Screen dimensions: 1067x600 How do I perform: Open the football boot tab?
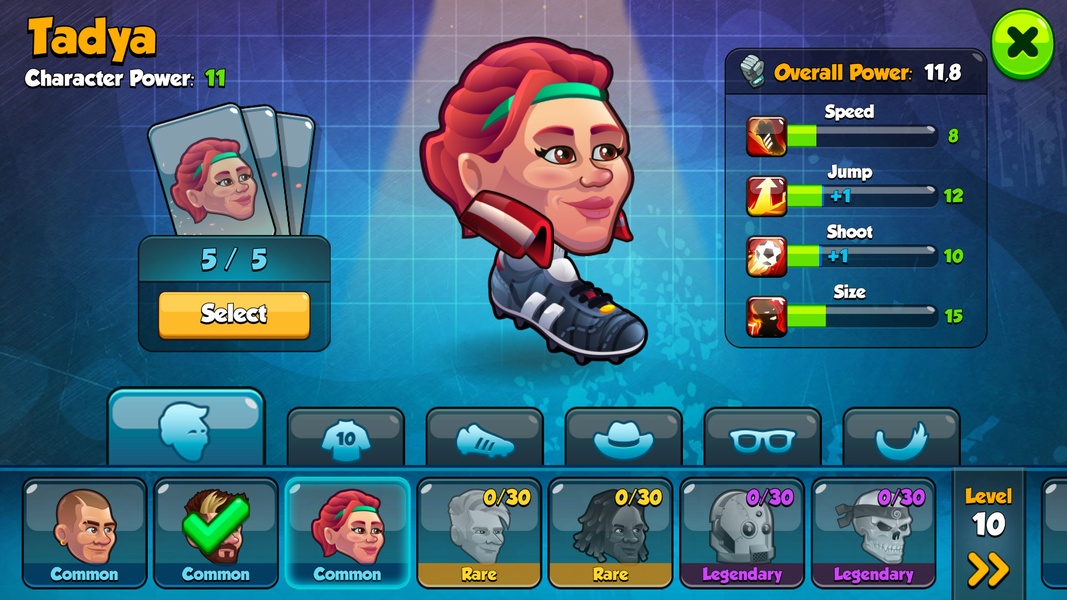pos(484,438)
